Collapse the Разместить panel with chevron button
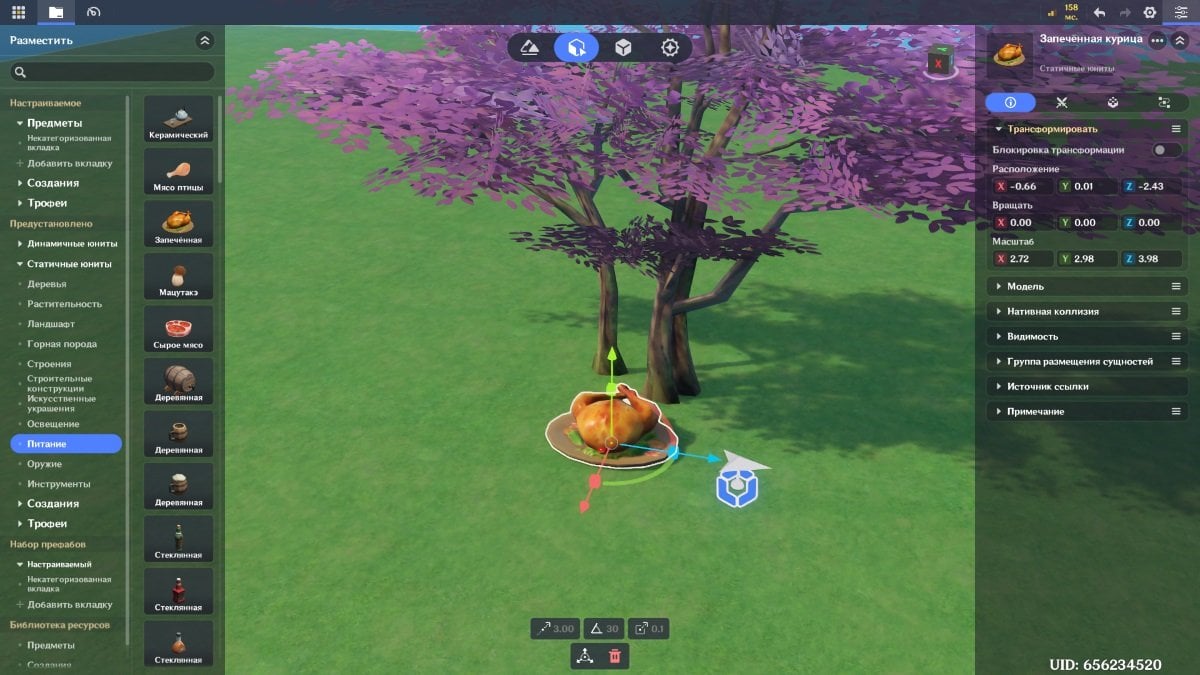Image resolution: width=1200 pixels, height=675 pixels. click(205, 41)
